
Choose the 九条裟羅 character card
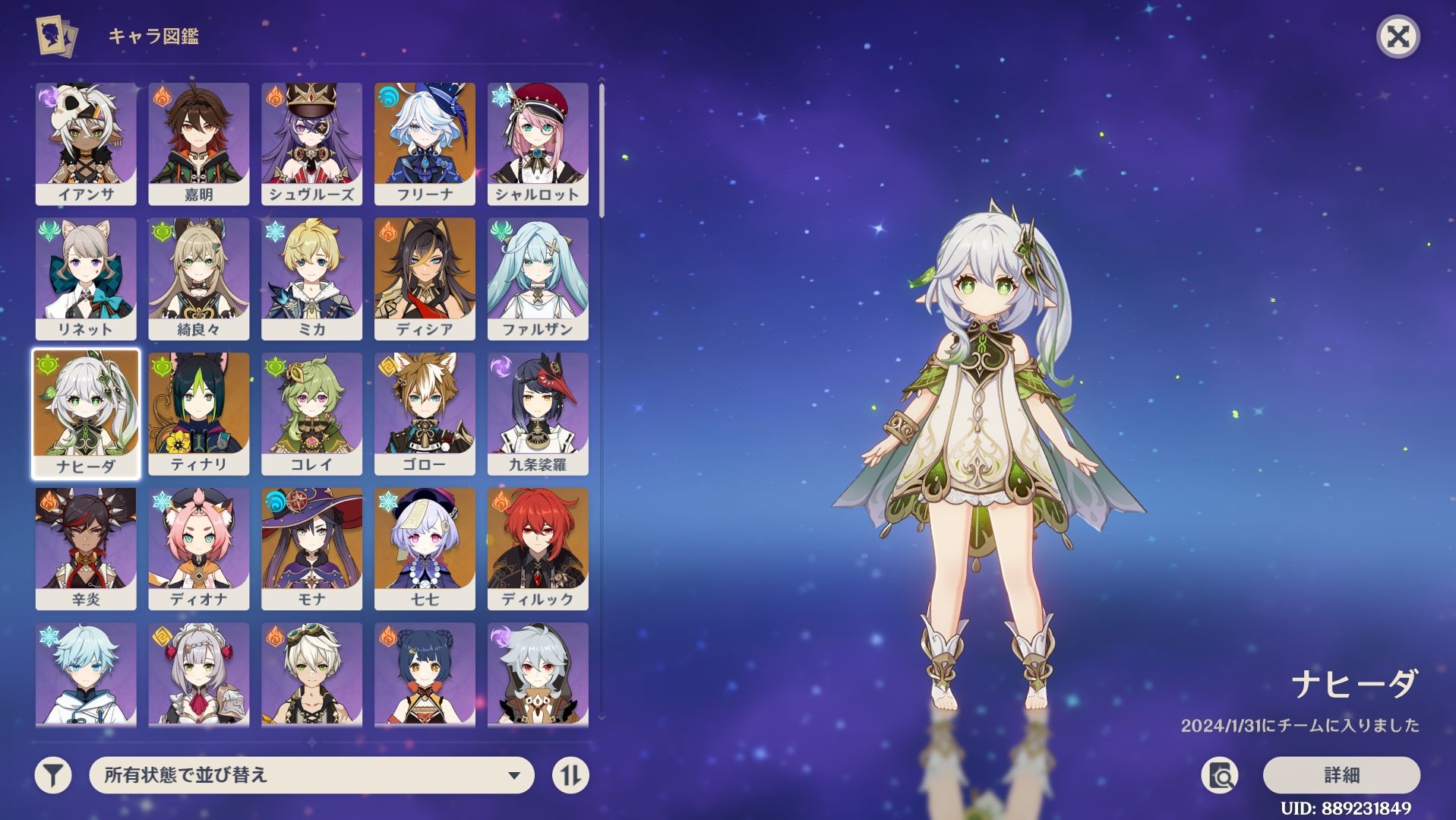click(x=538, y=413)
